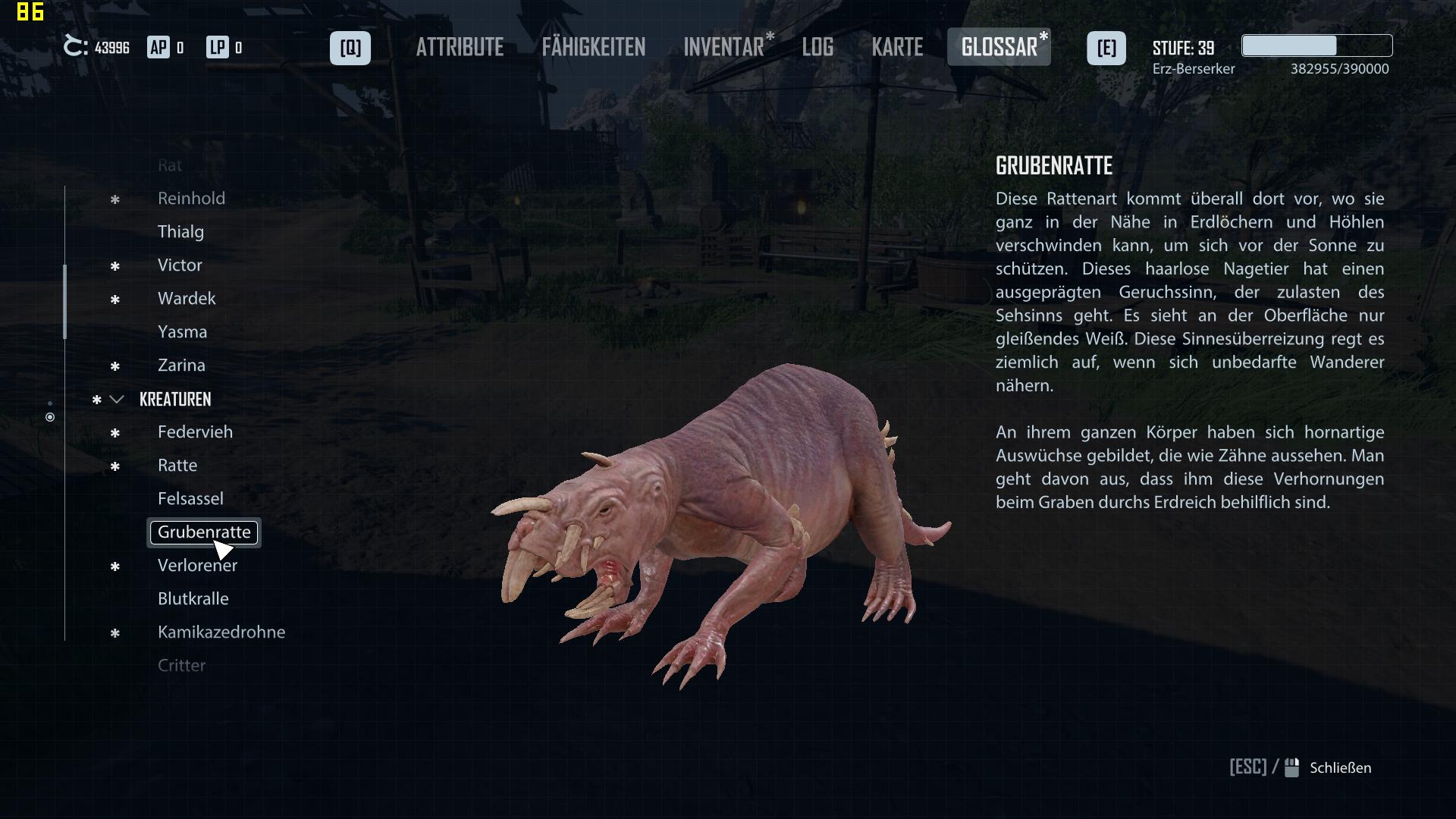Image resolution: width=1456 pixels, height=819 pixels.
Task: Collapse the Kreaturen category
Action: tap(117, 400)
